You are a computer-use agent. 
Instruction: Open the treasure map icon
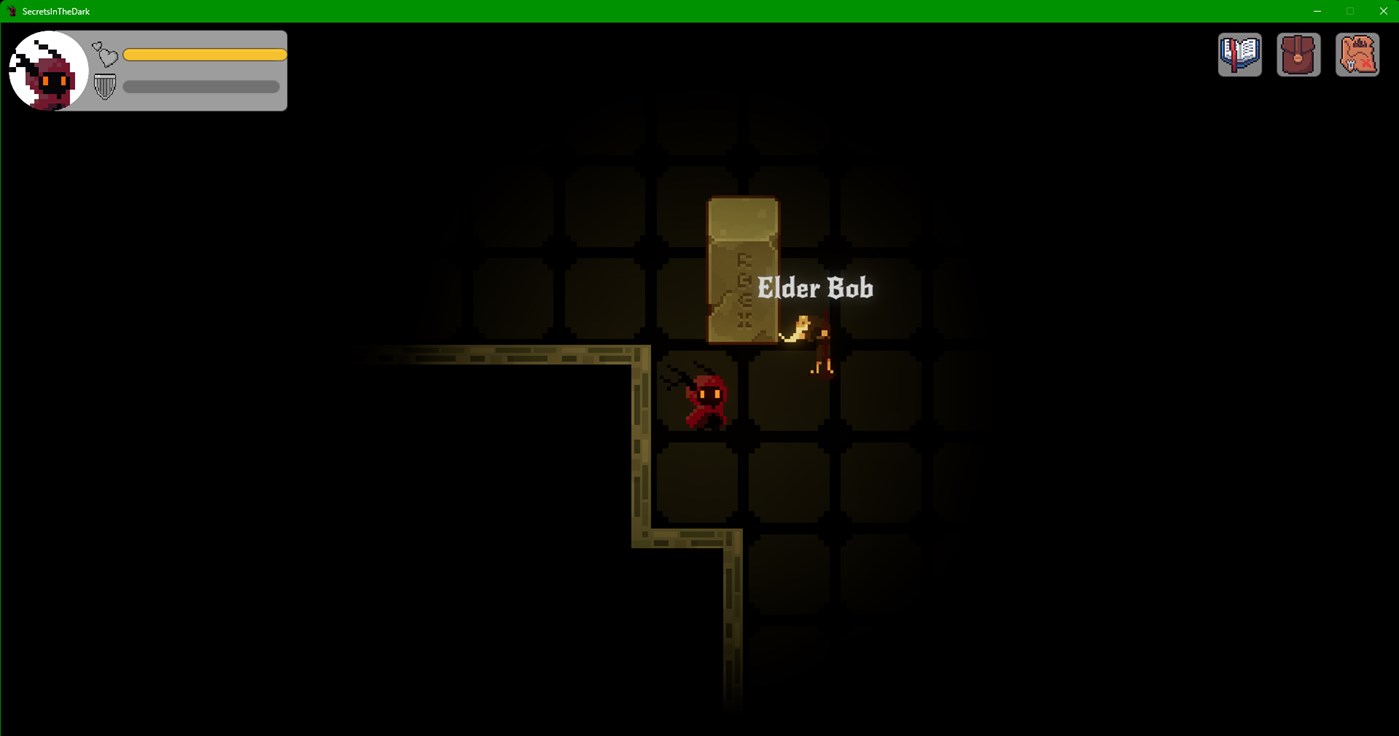[1356, 54]
